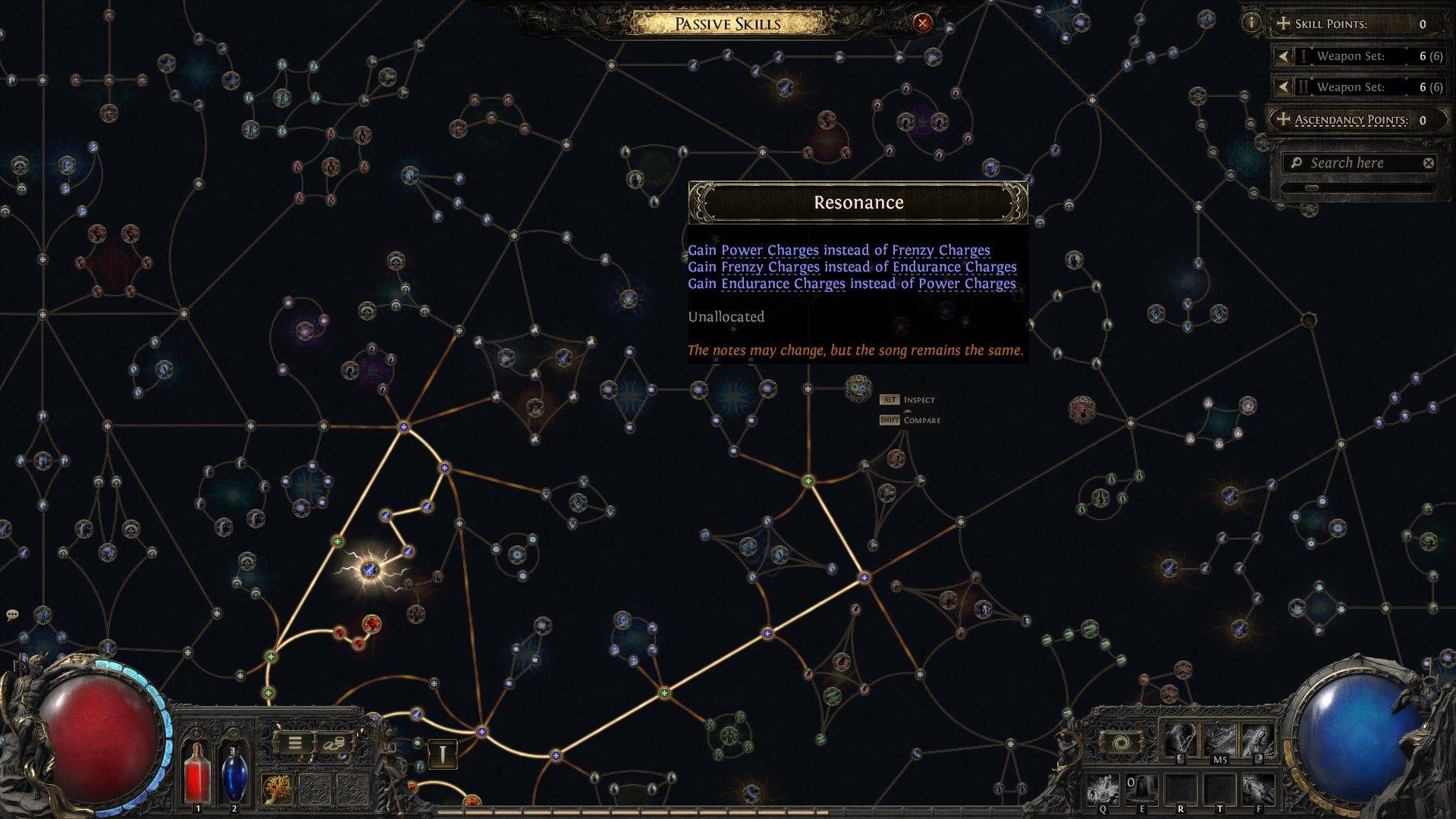1456x819 pixels.
Task: Adjust the passive tree zoom slider
Action: (x=1312, y=187)
